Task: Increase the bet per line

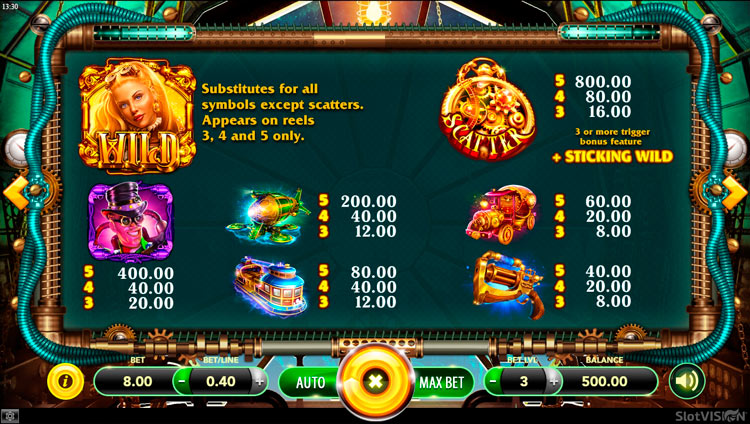Action: [260, 381]
